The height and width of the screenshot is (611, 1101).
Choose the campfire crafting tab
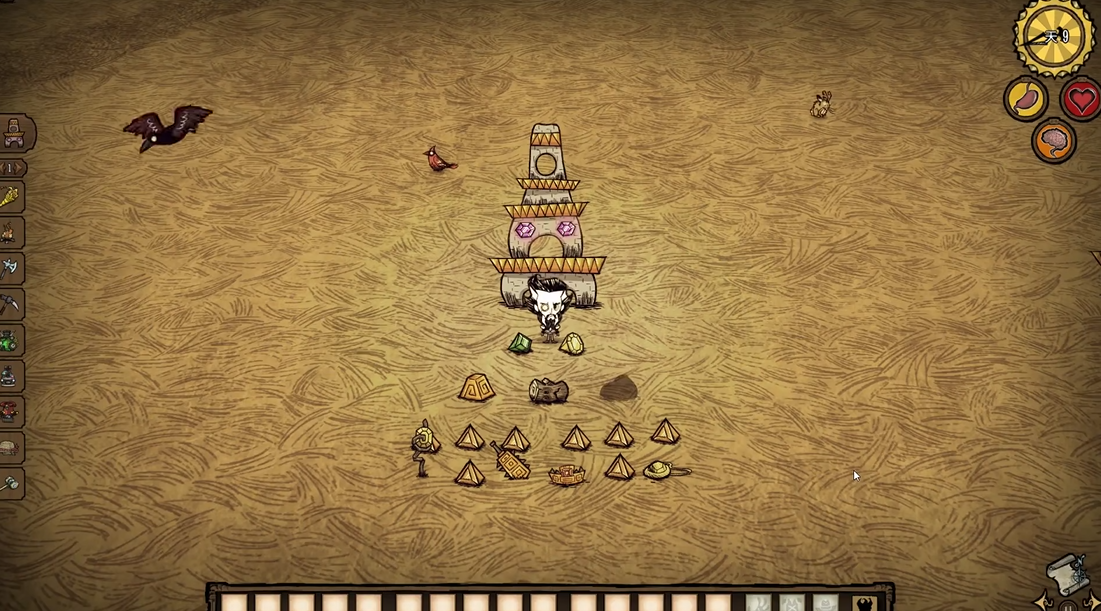(x=10, y=233)
